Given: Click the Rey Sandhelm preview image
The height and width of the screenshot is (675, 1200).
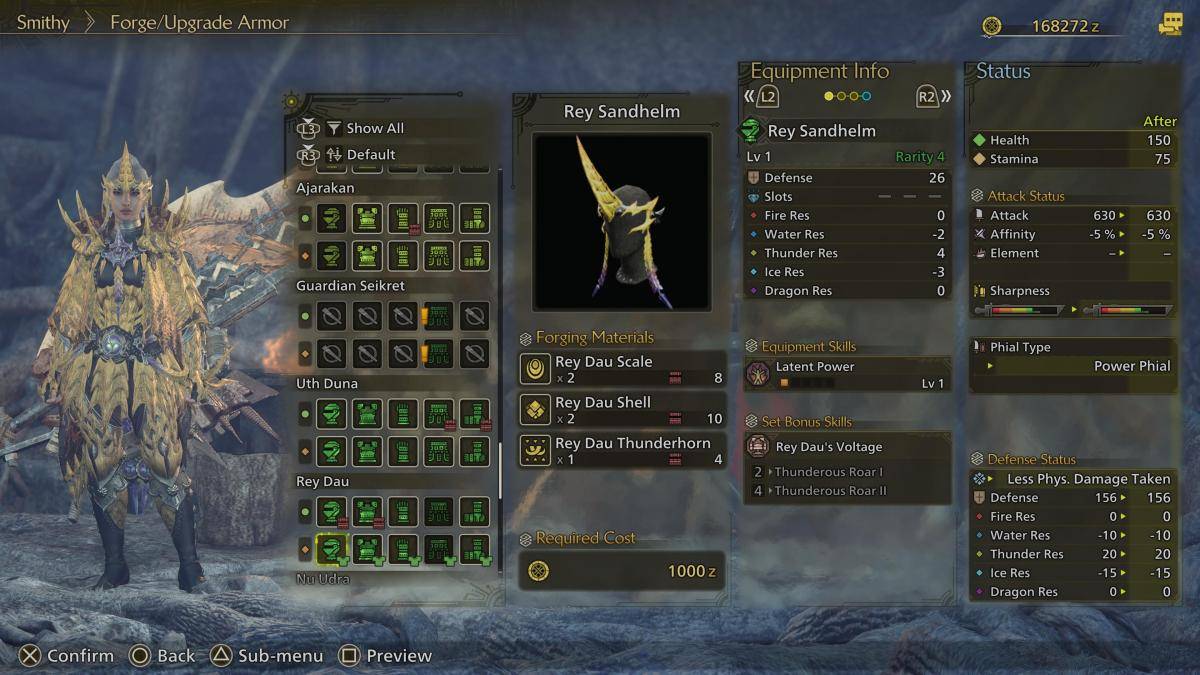Looking at the screenshot, I should click(621, 221).
